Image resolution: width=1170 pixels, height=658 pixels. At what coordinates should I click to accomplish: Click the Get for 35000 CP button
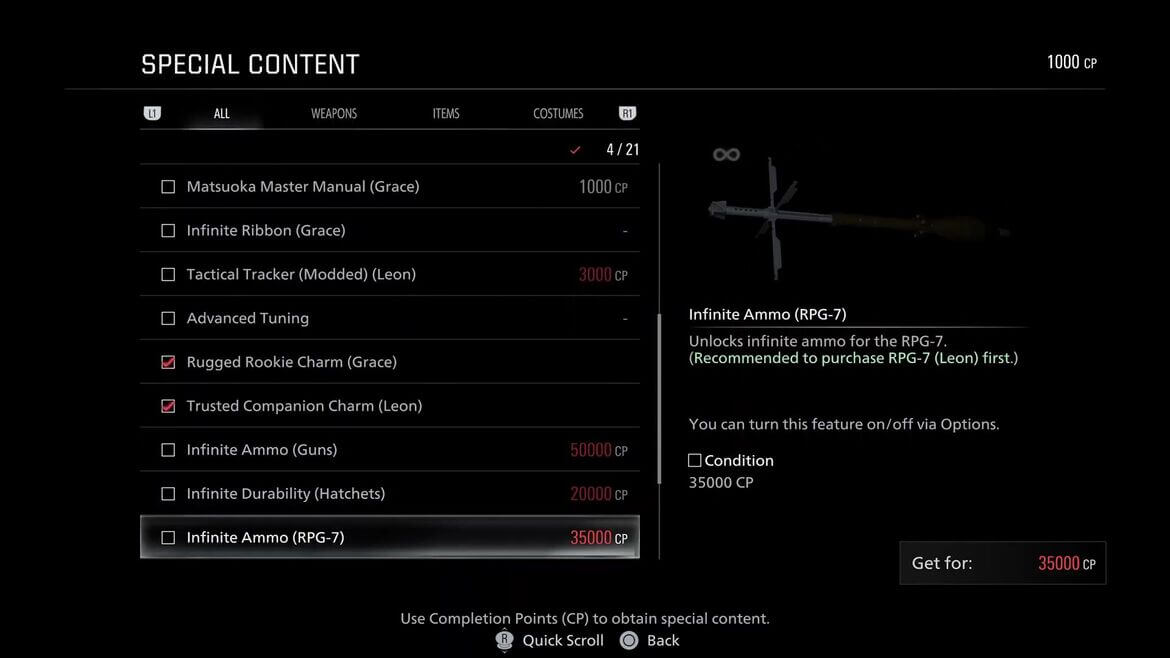coord(1002,563)
